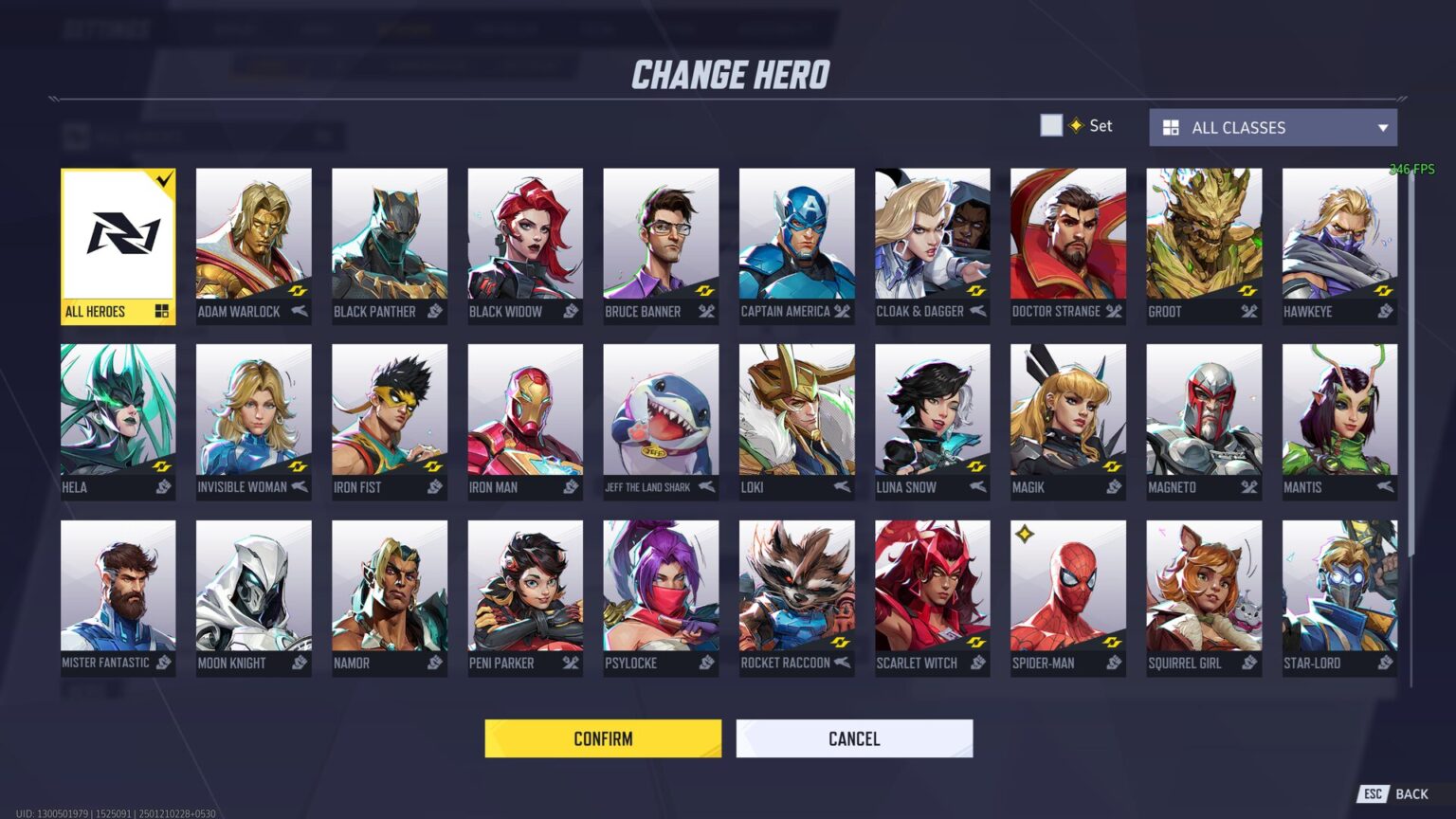The image size is (1456, 819).
Task: Click the grid icon inside the ALL CLASSES selector
Action: [x=1173, y=127]
